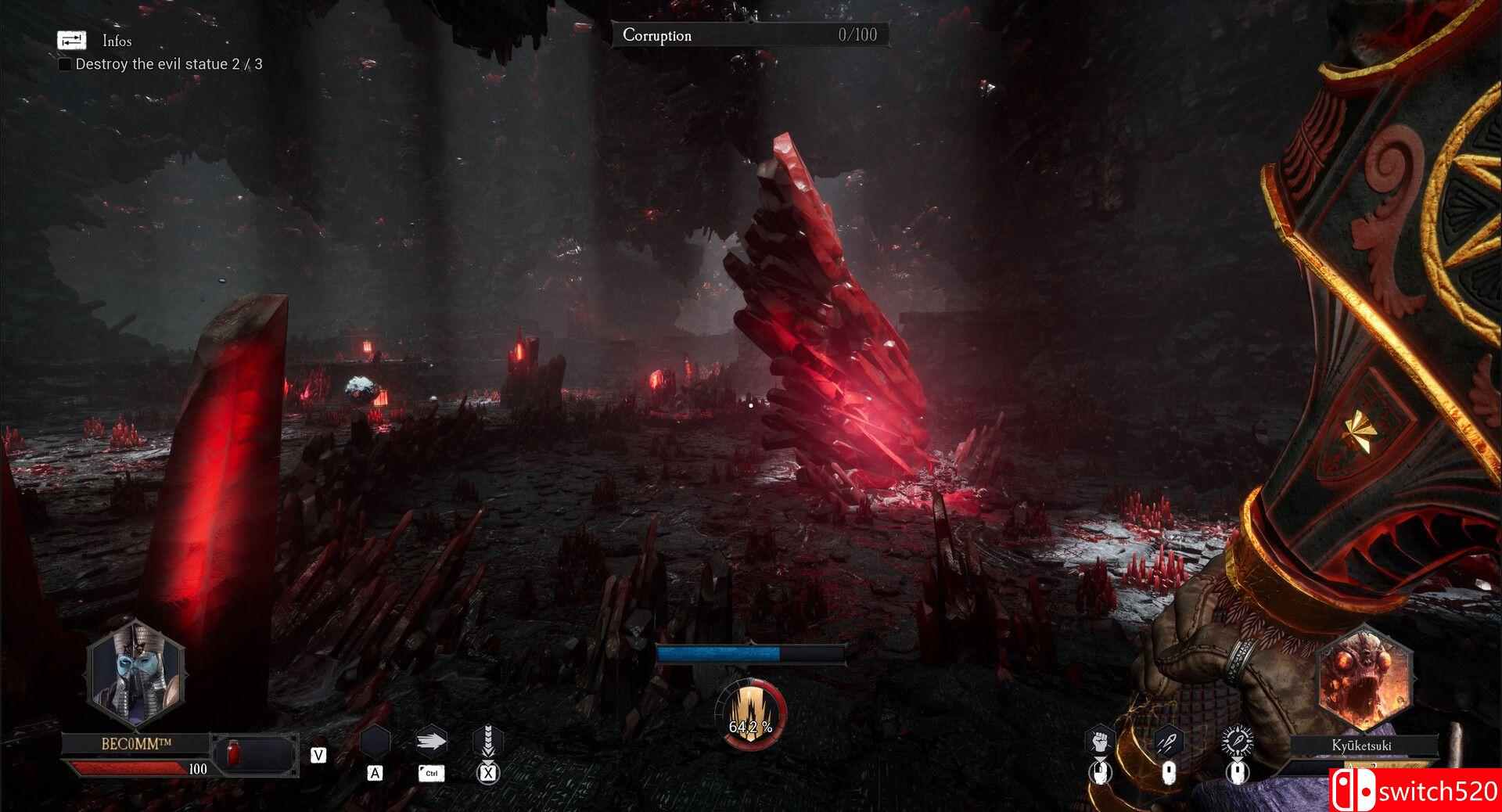Toggle the V keybind indicator
Screen dimensions: 1502x812
click(x=319, y=756)
